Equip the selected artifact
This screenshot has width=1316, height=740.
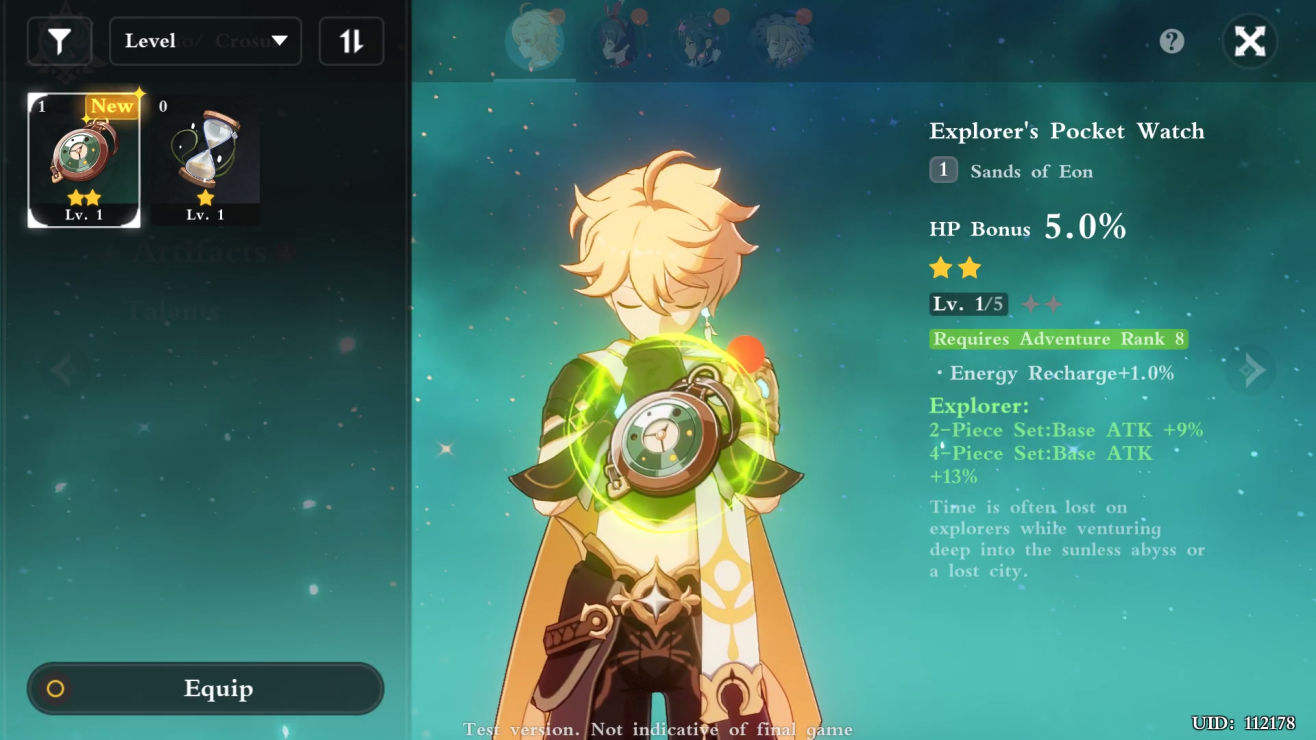pos(205,689)
